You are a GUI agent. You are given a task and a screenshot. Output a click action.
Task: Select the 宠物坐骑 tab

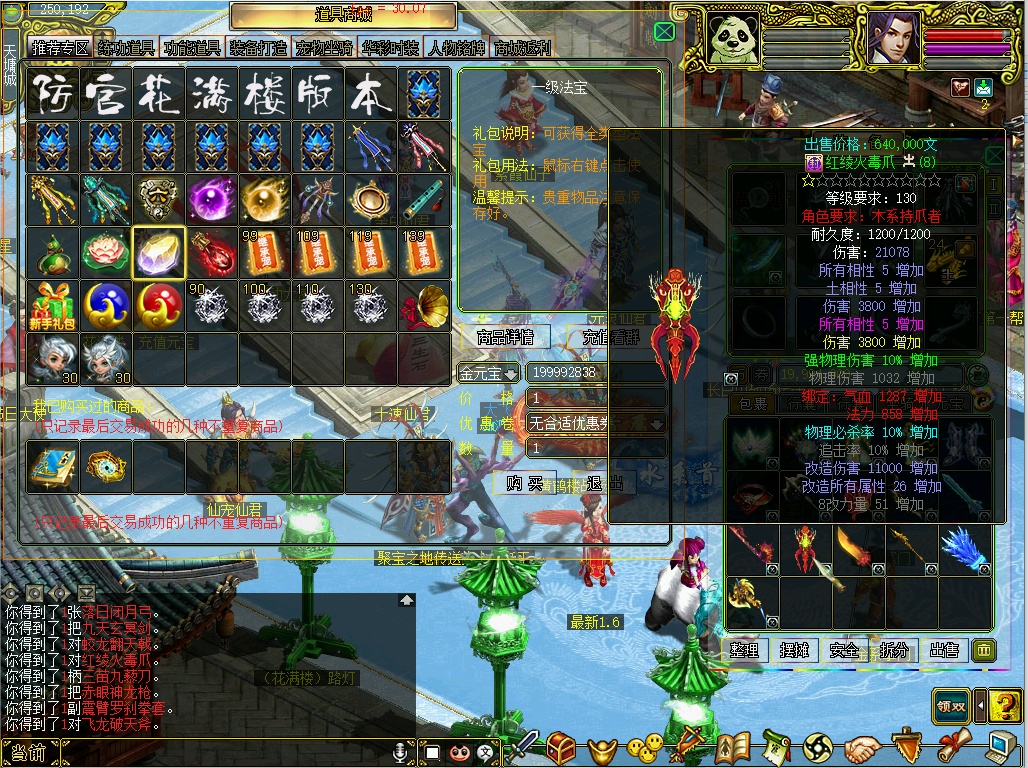pos(324,48)
